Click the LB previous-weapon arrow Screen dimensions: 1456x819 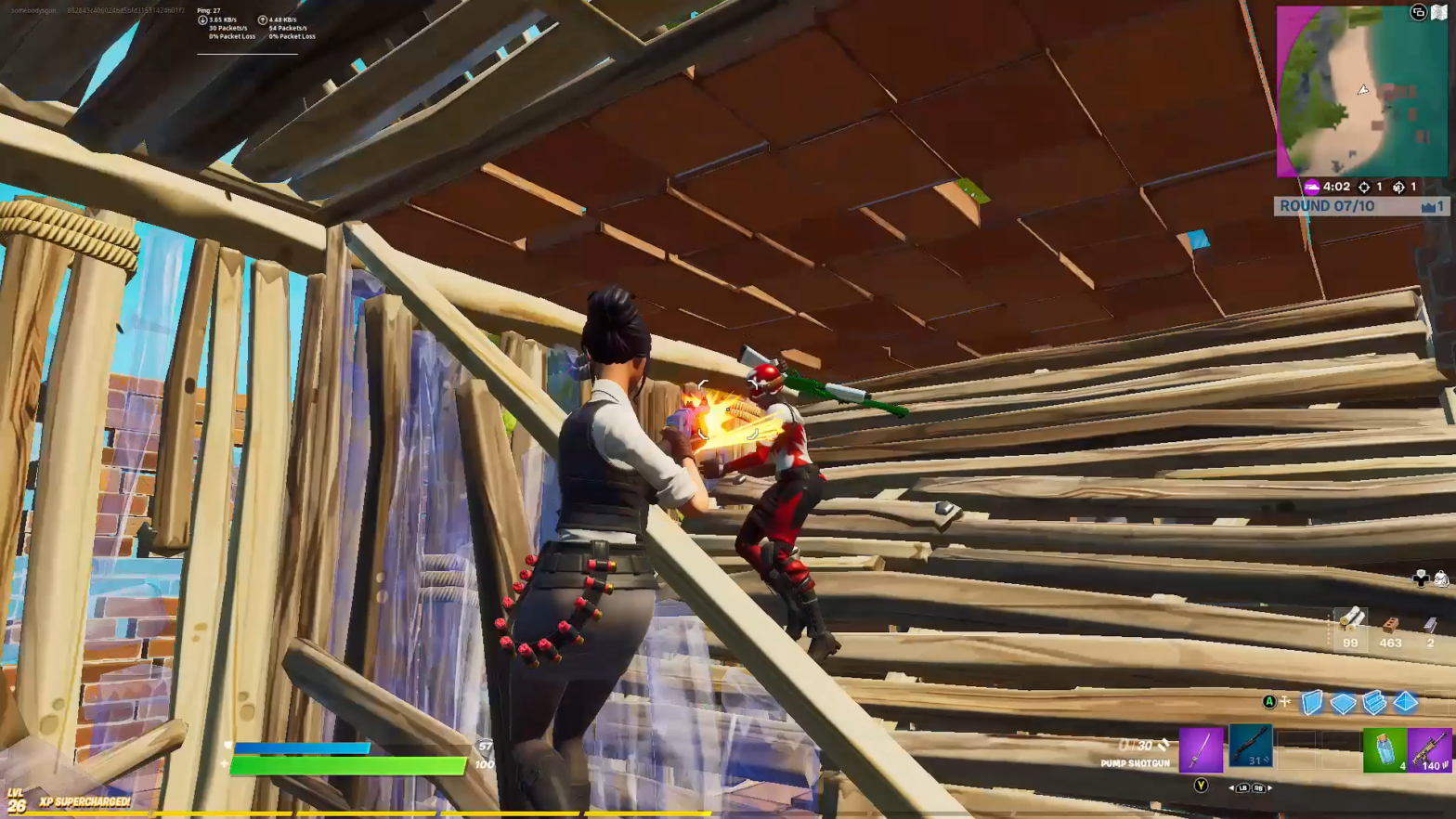click(x=1242, y=787)
